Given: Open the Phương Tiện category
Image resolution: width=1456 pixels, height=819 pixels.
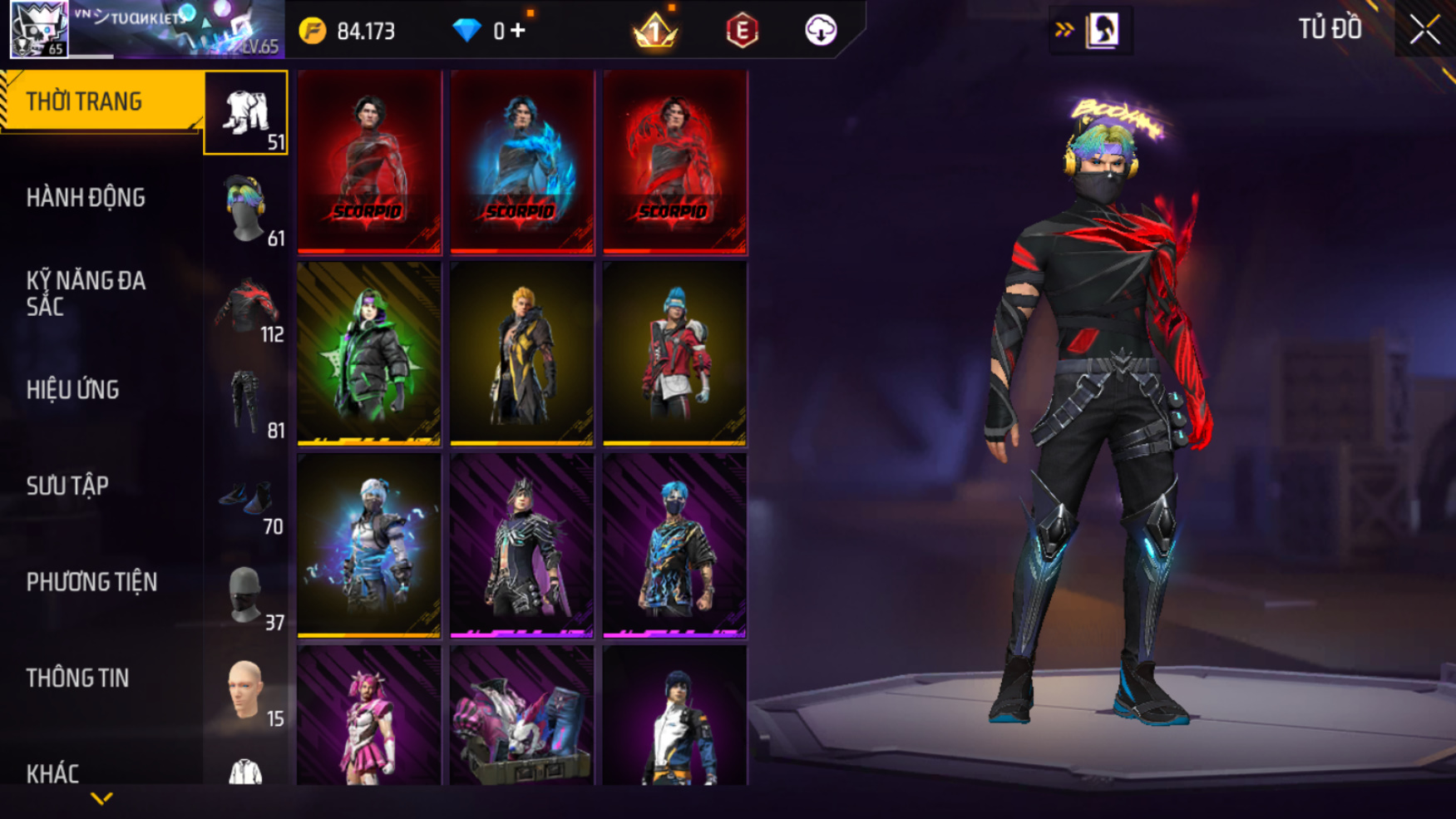Looking at the screenshot, I should (91, 582).
